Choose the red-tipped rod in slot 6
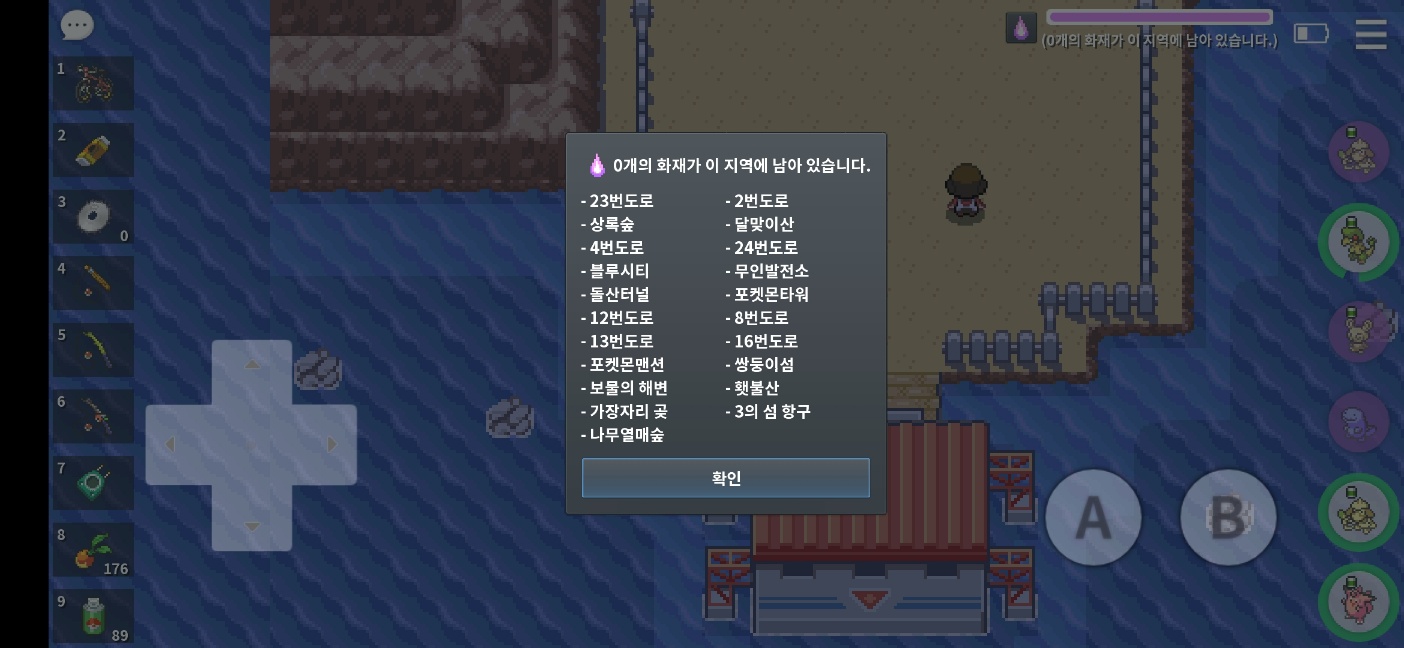Screen dimensions: 1404x648 pyautogui.click(x=94, y=416)
